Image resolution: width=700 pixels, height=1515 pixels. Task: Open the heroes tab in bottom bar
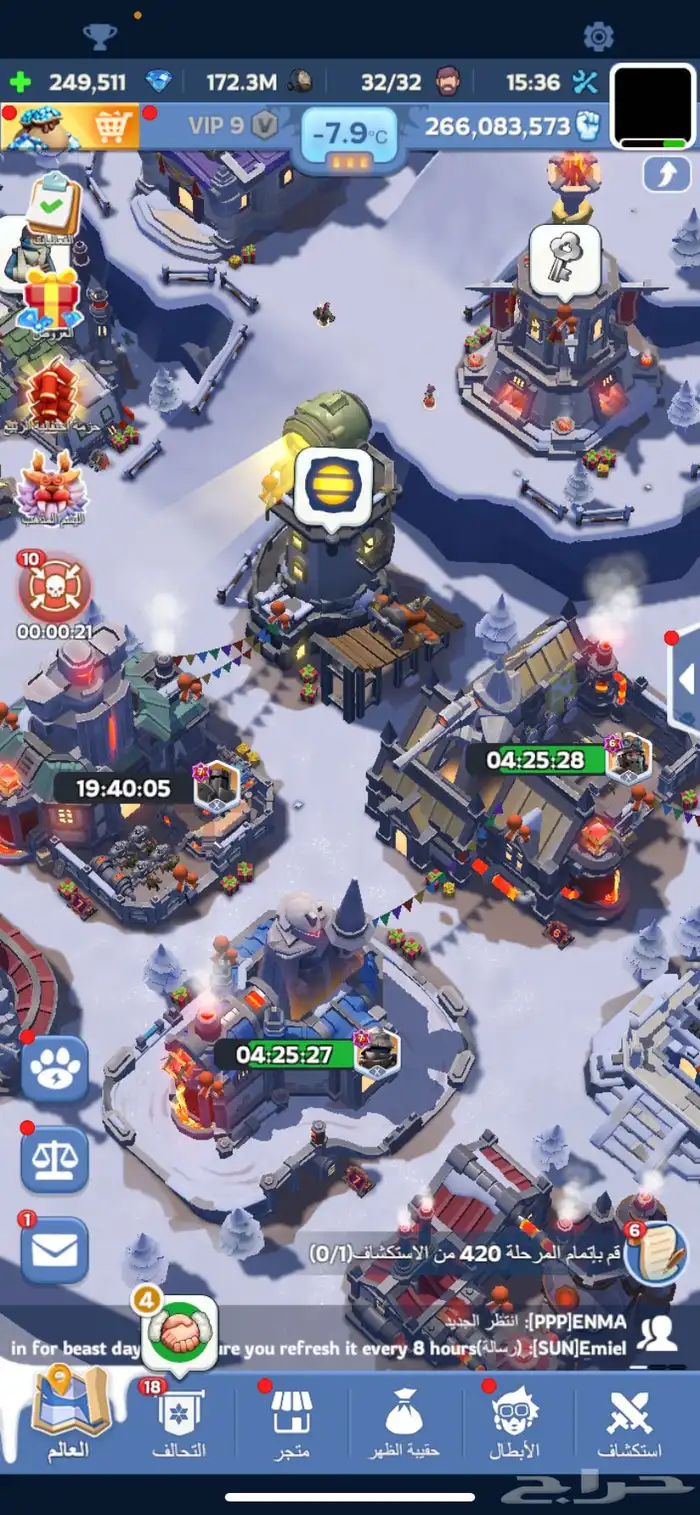tap(518, 1420)
